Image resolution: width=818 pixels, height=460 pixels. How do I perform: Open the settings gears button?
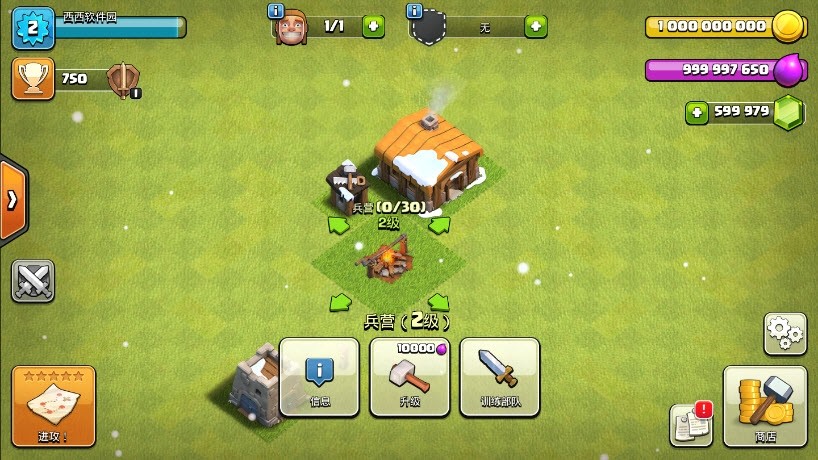785,334
